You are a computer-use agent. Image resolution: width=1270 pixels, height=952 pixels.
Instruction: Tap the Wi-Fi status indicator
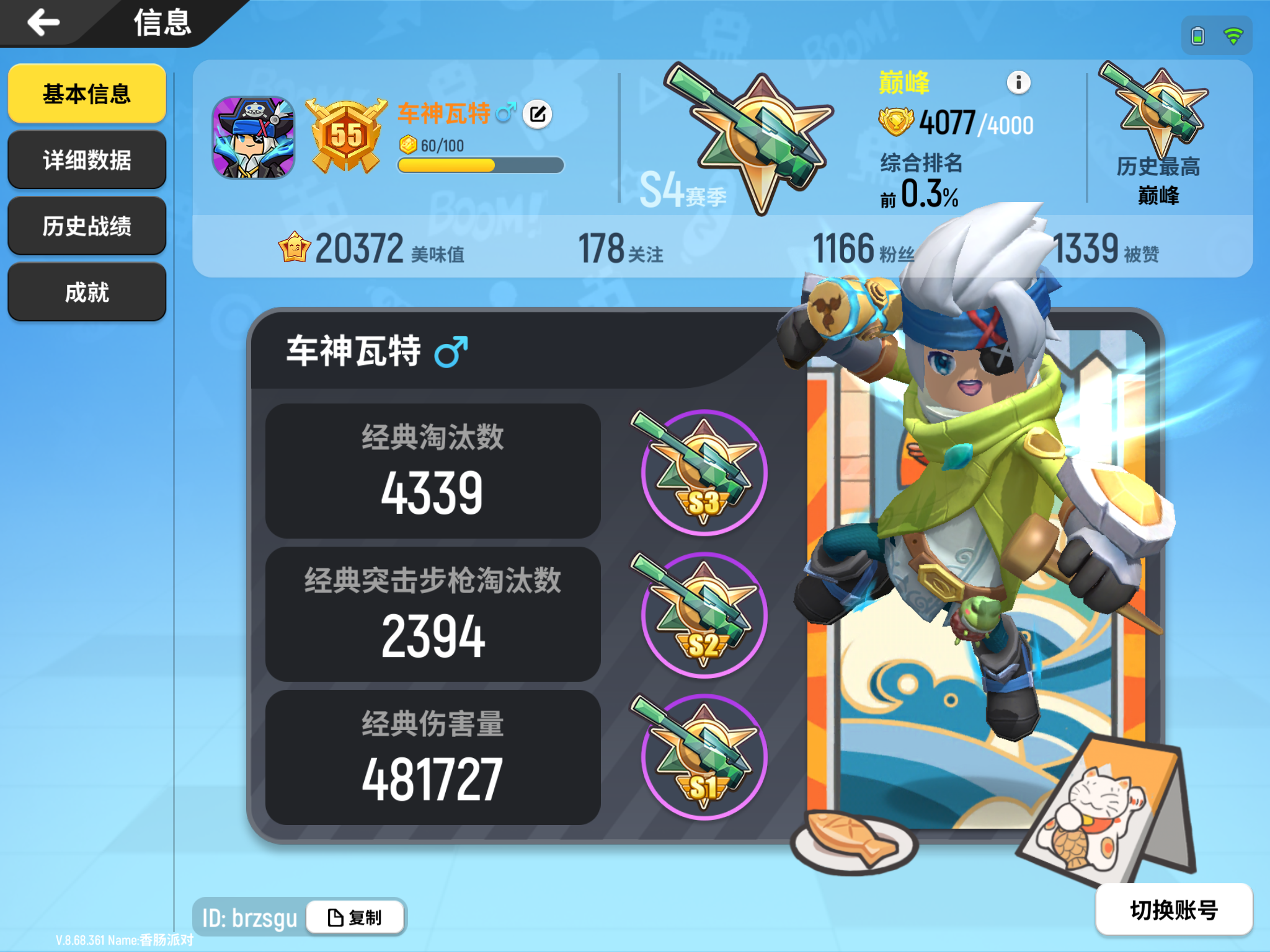pyautogui.click(x=1234, y=35)
